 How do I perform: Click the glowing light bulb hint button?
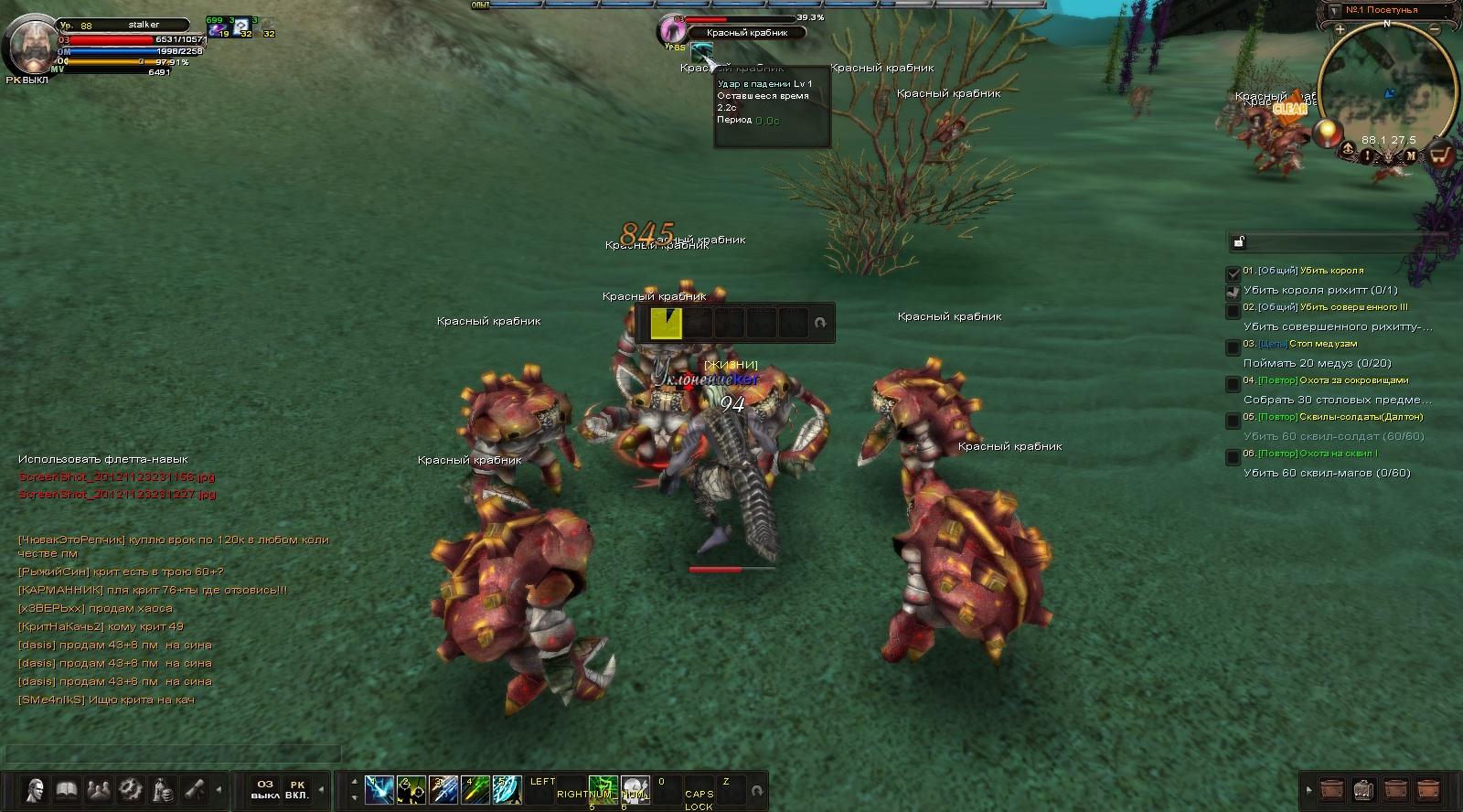click(1328, 133)
